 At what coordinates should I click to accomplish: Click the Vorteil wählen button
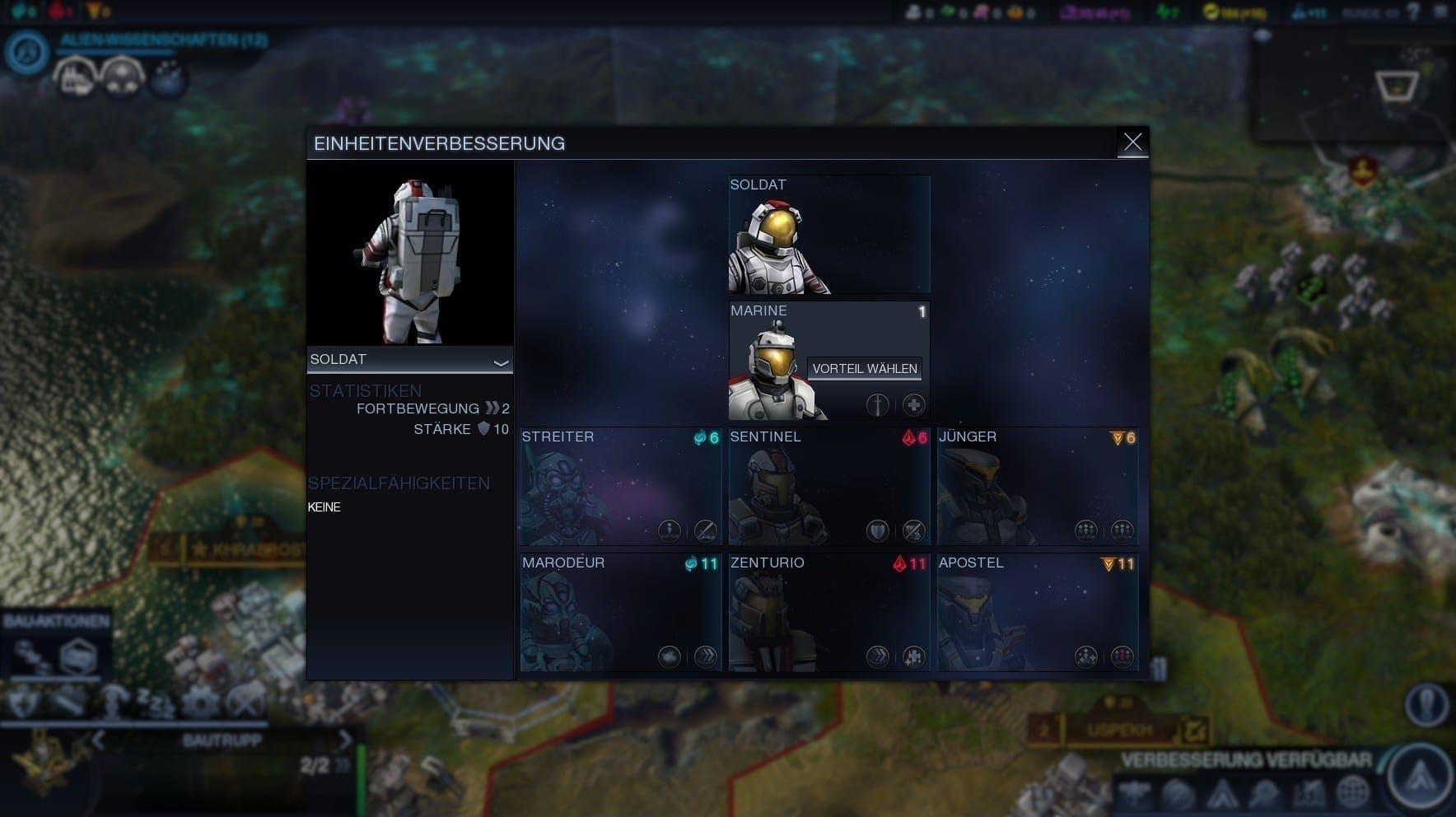pyautogui.click(x=864, y=369)
